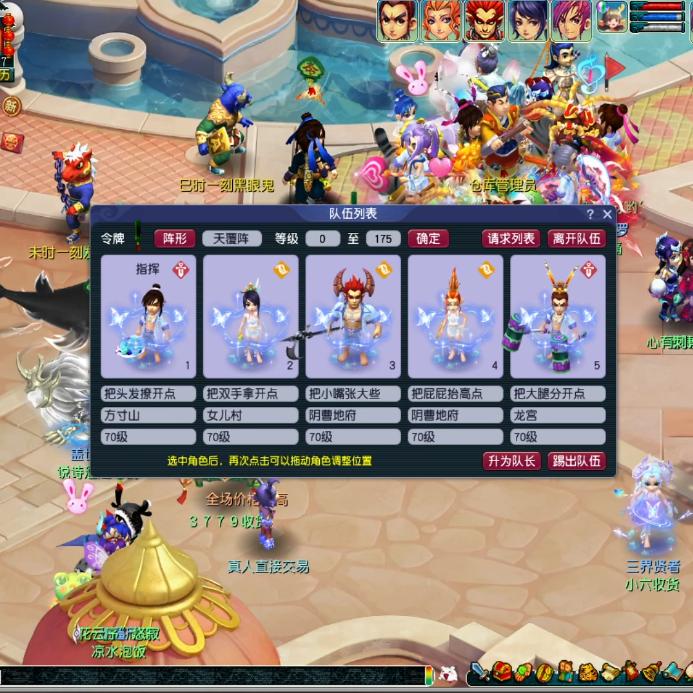This screenshot has height=693, width=693.
Task: Edit the maximum level field showing 175
Action: [x=383, y=238]
